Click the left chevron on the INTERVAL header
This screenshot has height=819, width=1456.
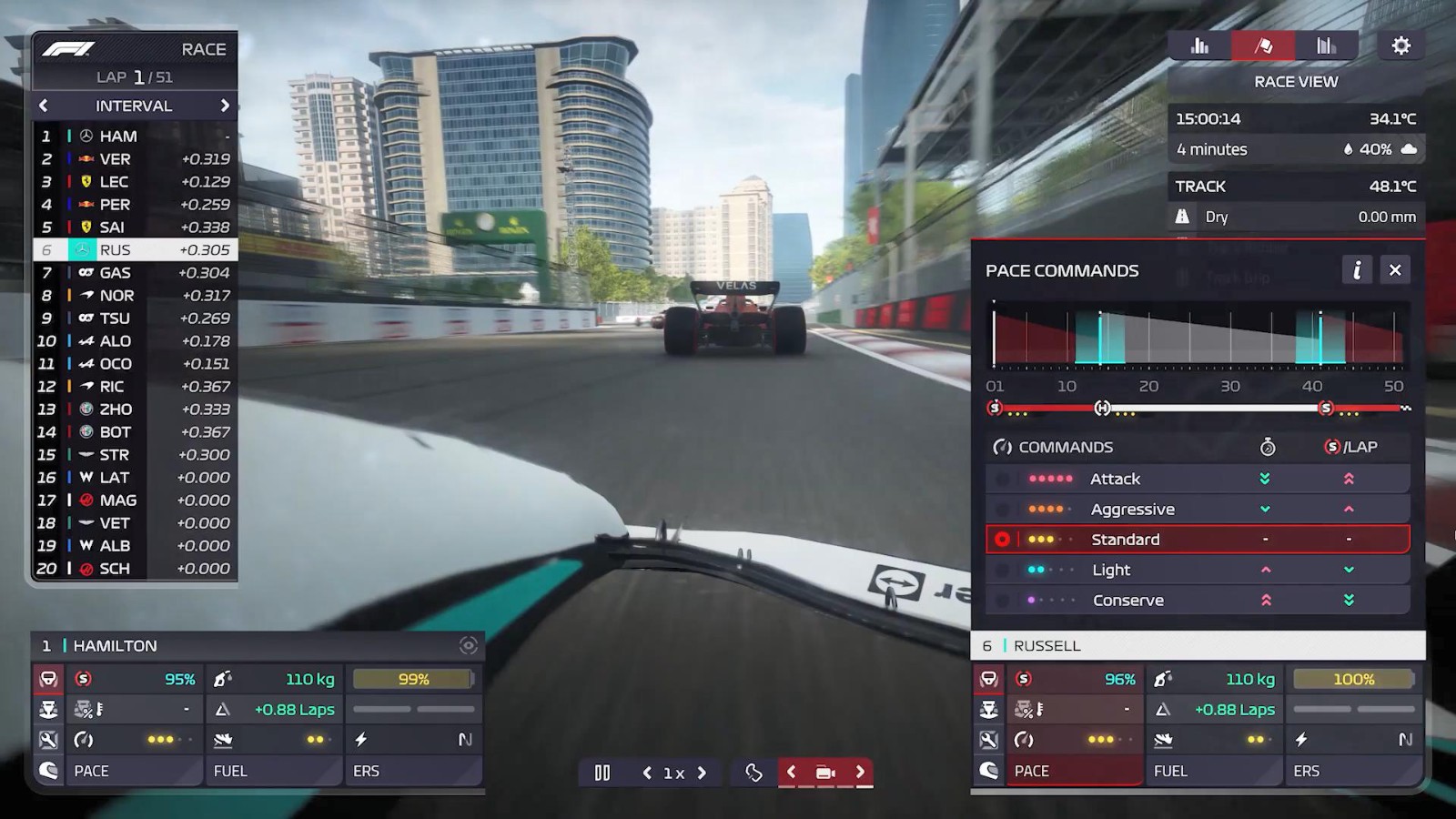click(43, 106)
